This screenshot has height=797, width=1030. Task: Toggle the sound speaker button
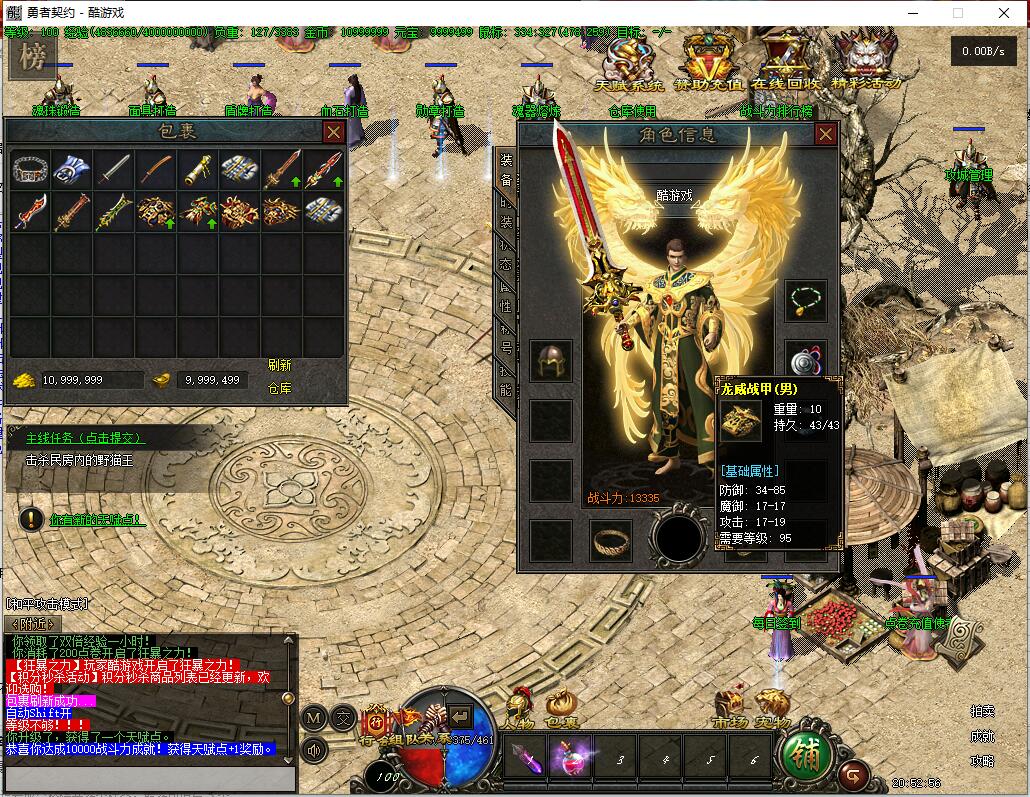pos(315,749)
